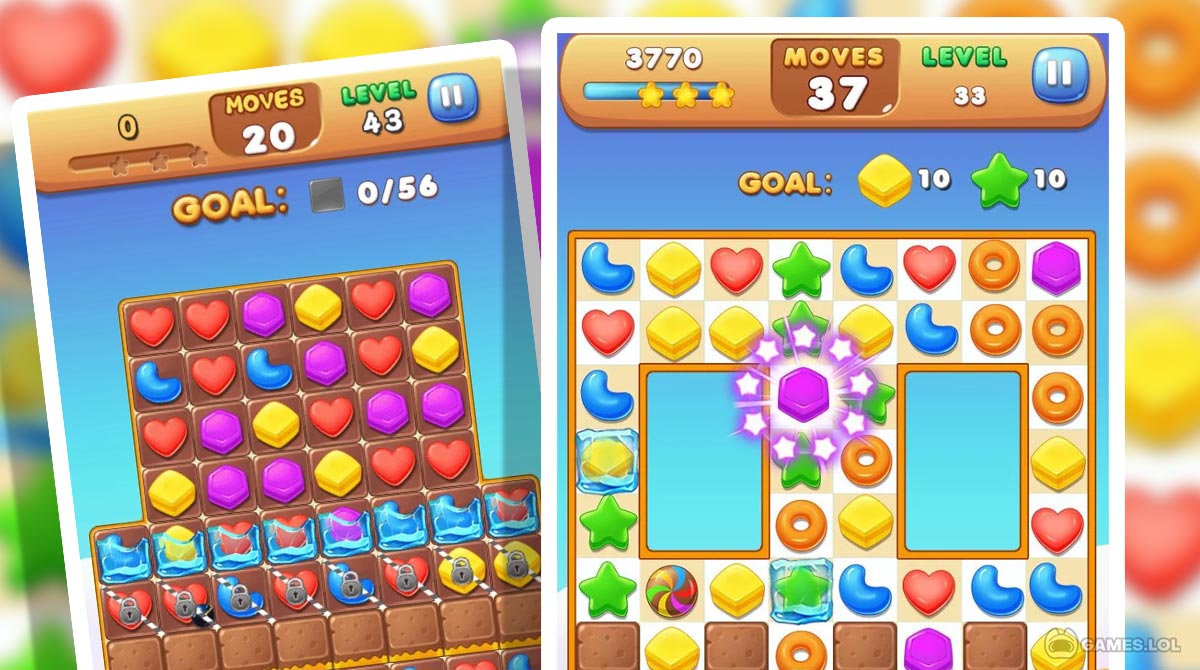Select the rainbow swirl candy tile
Viewport: 1200px width, 670px height.
point(671,589)
